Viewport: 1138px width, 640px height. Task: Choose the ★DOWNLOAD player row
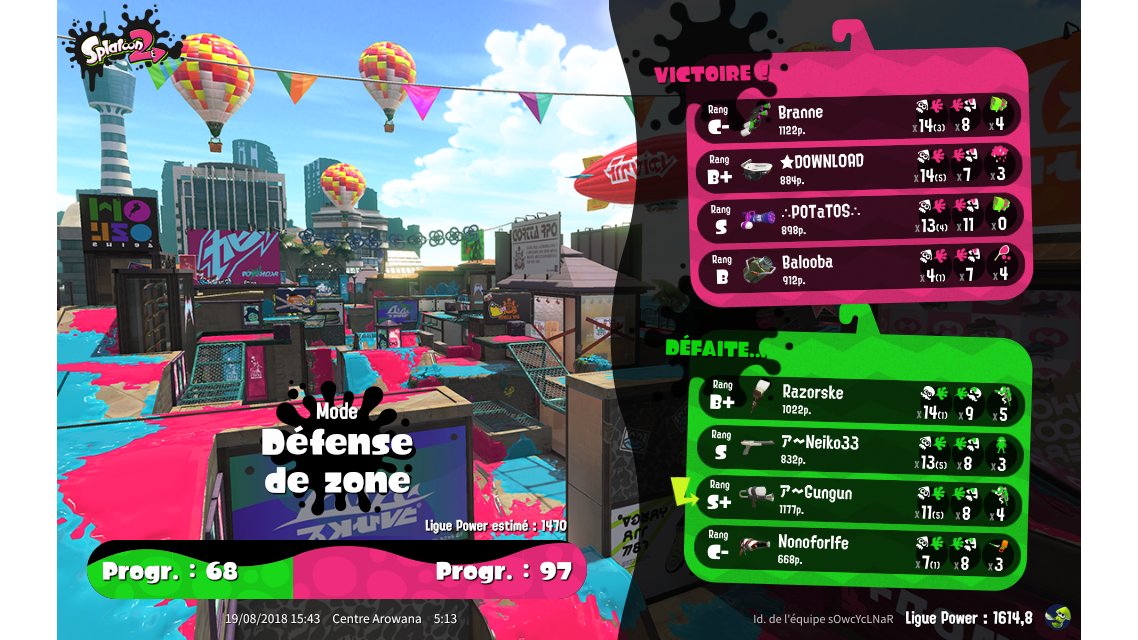point(858,167)
